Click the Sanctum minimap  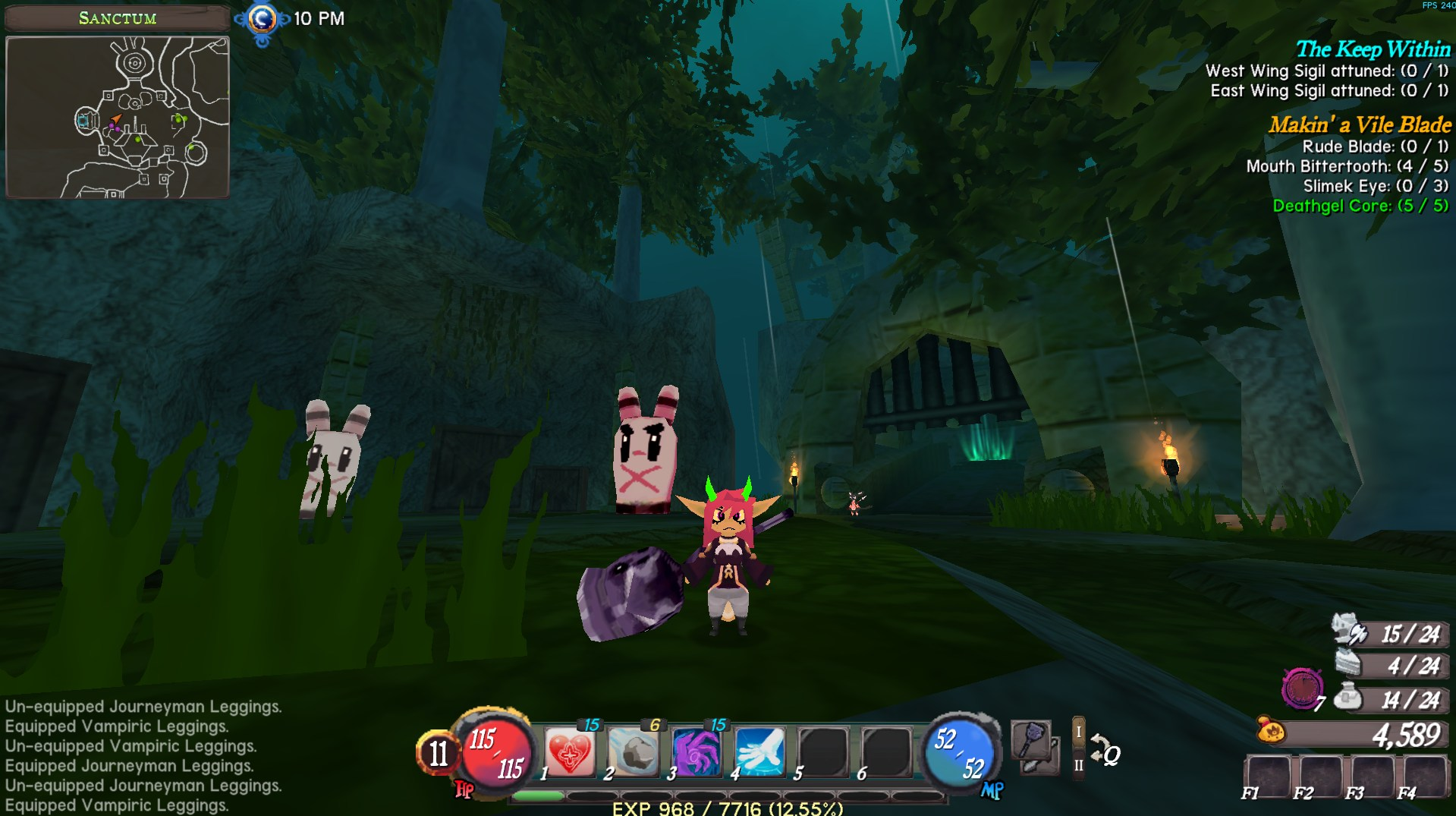(x=118, y=118)
